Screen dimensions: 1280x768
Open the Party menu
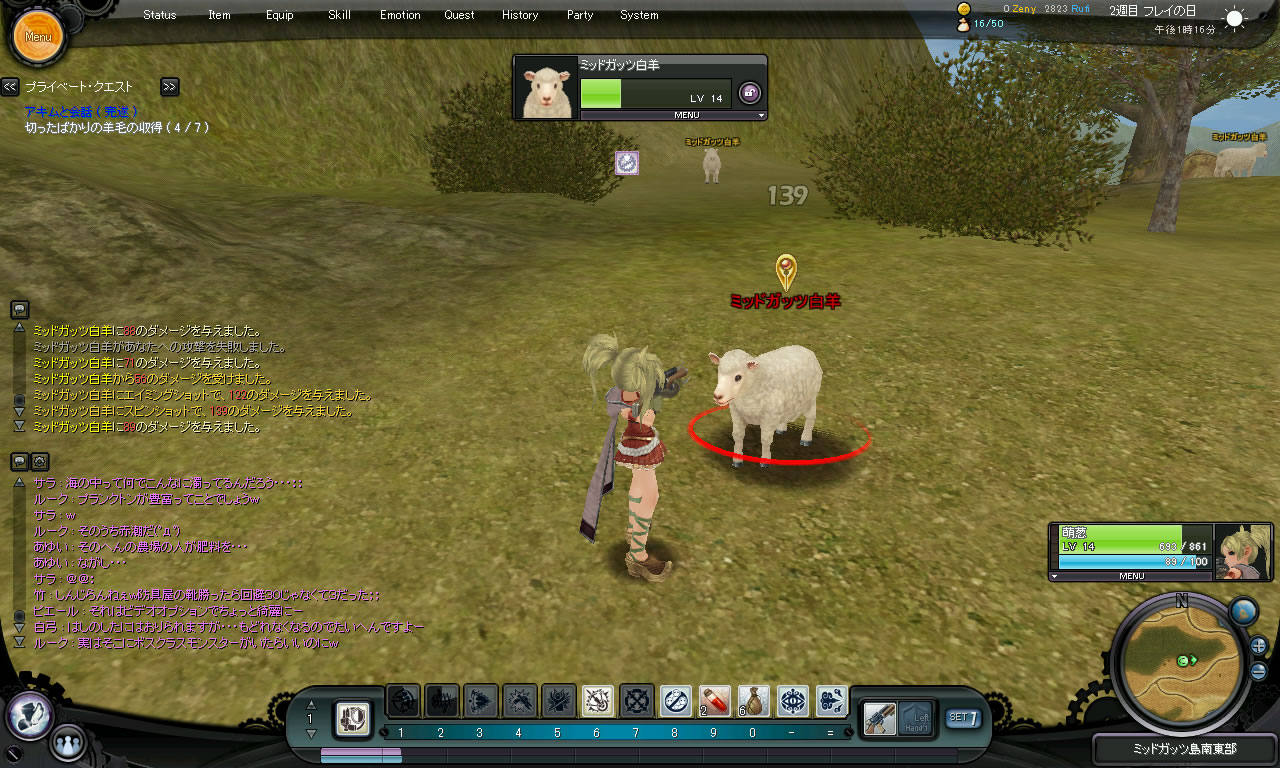click(x=580, y=15)
